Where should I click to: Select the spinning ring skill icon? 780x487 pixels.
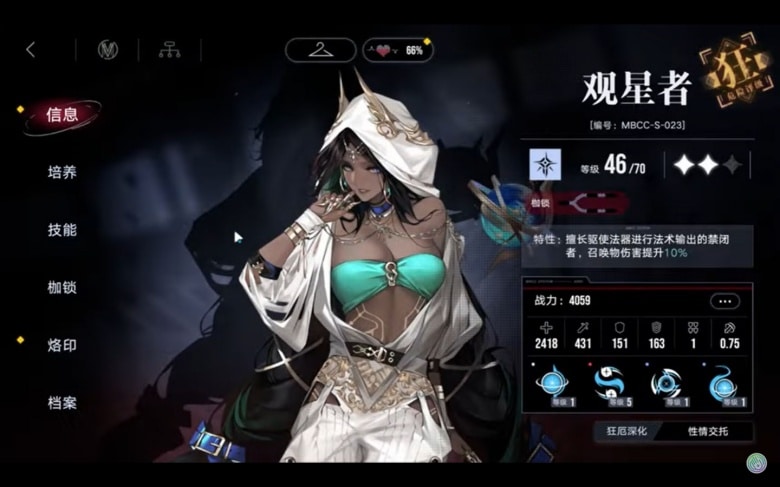[666, 384]
